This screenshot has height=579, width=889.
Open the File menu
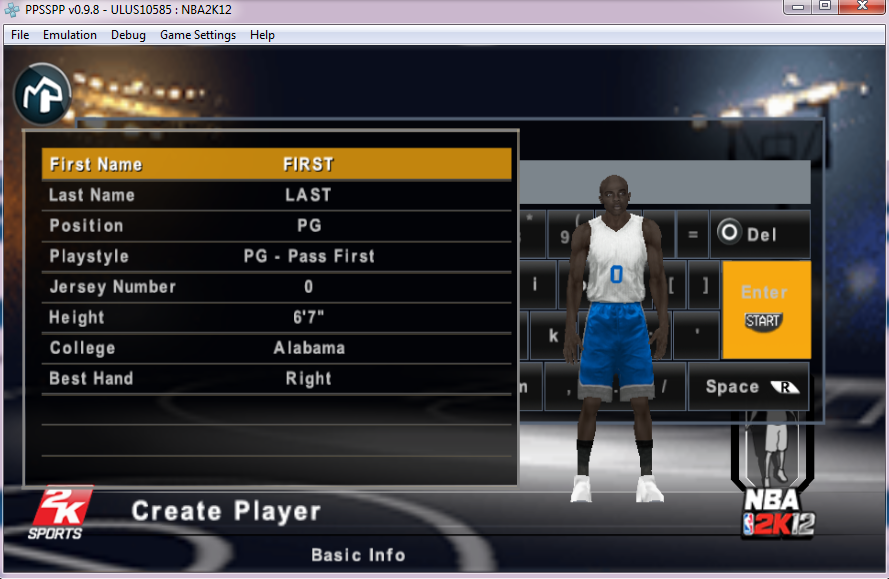[x=20, y=35]
